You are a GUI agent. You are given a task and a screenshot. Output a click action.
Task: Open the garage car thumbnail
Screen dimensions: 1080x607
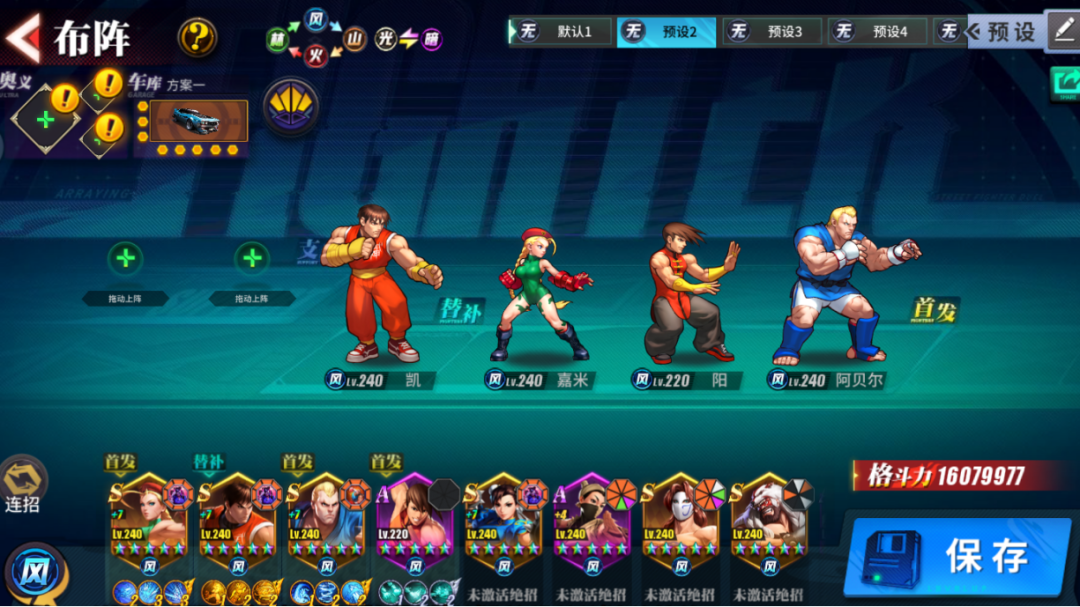pyautogui.click(x=197, y=120)
